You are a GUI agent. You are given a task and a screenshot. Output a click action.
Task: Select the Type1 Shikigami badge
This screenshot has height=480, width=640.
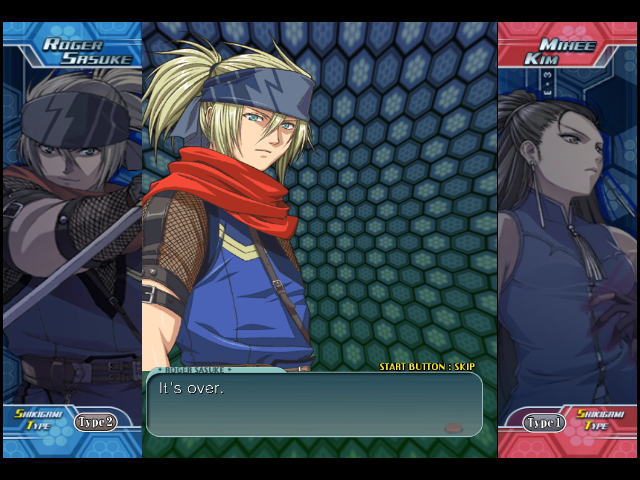click(545, 423)
